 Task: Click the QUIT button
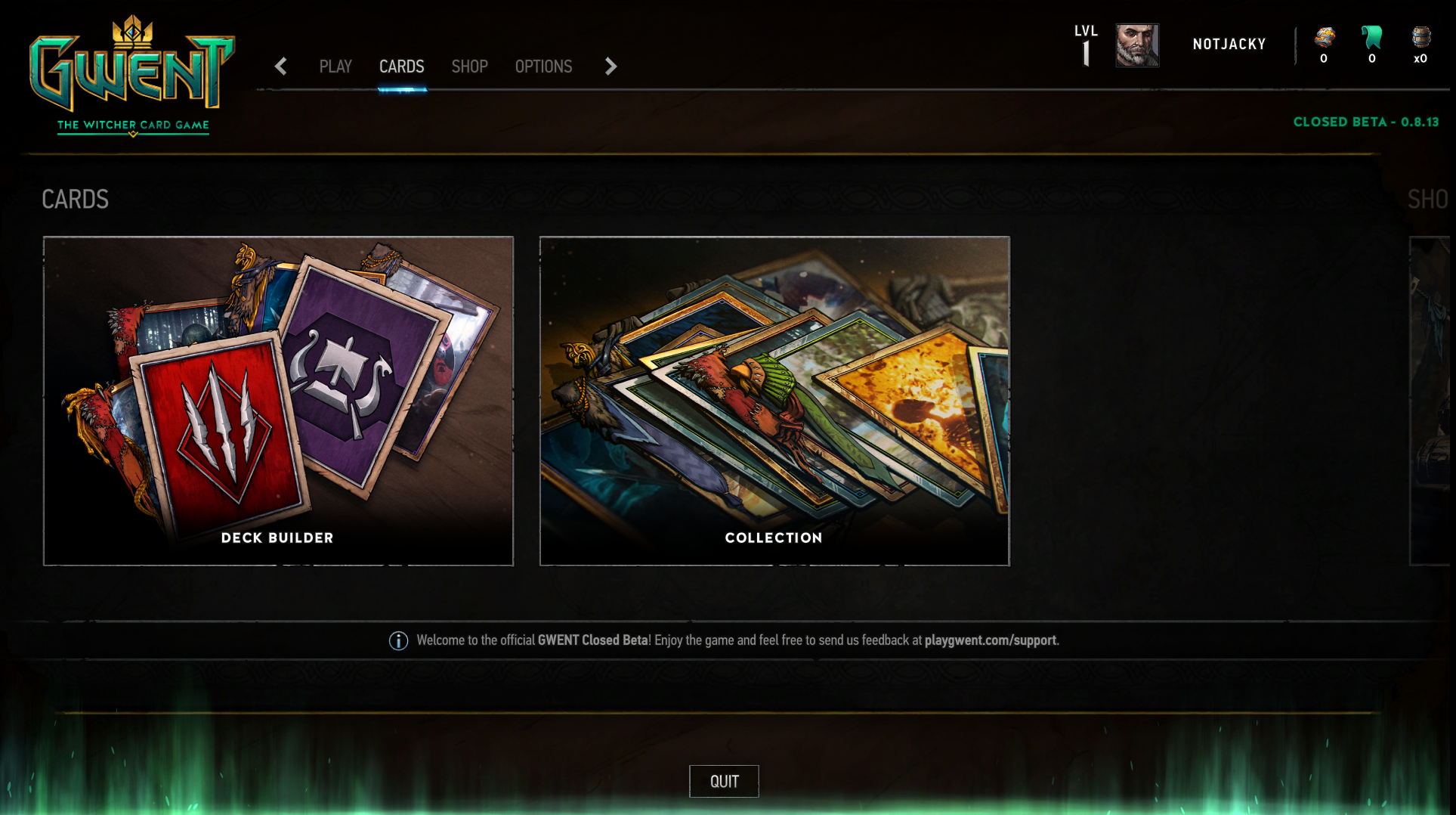coord(723,781)
